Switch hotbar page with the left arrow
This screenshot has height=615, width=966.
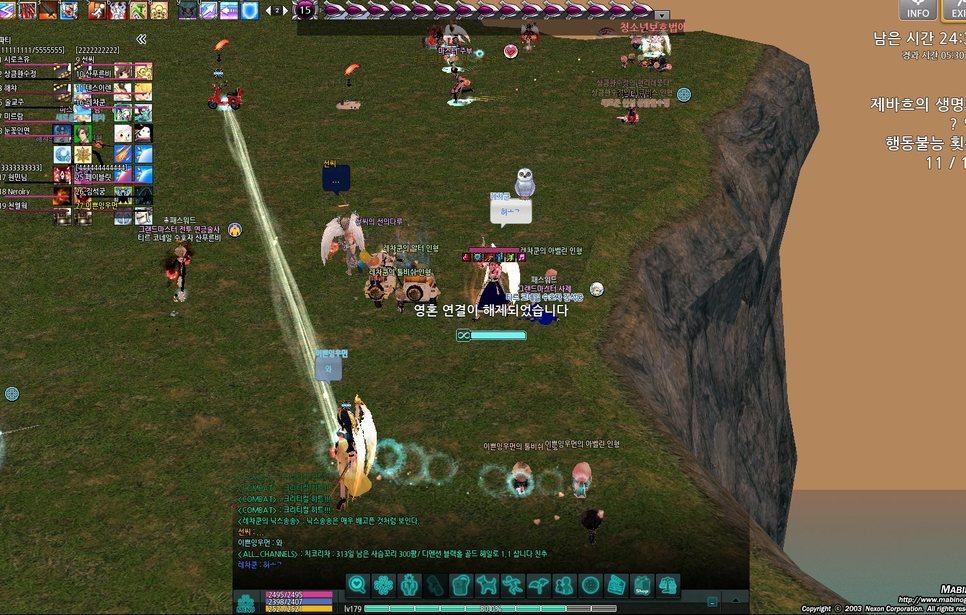click(x=268, y=11)
